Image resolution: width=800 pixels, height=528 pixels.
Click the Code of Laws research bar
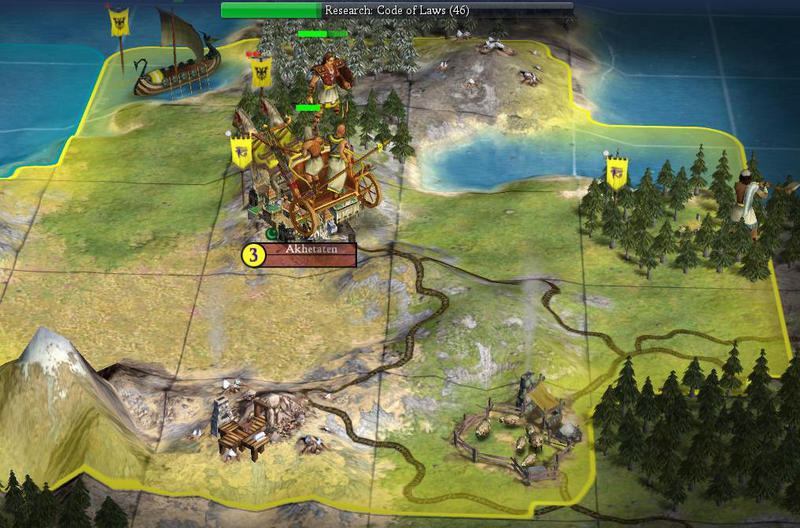[397, 9]
